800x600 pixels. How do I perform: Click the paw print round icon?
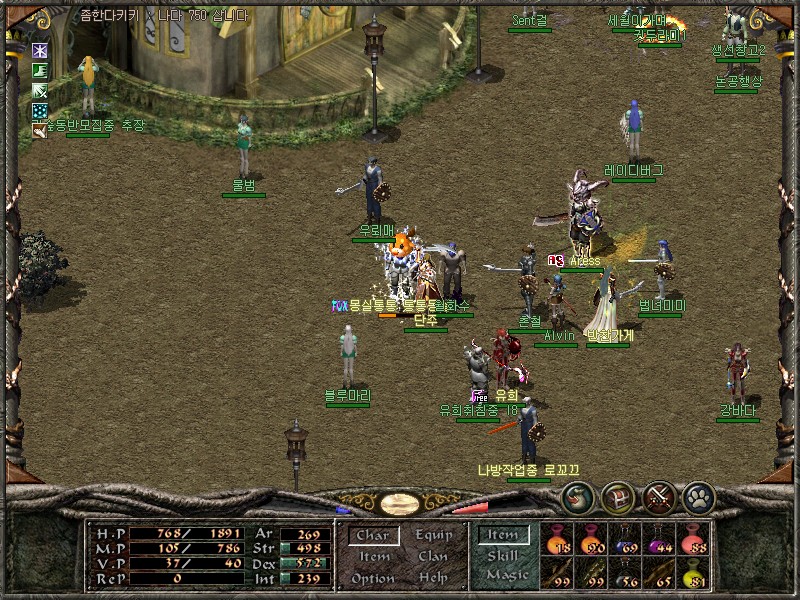click(698, 496)
